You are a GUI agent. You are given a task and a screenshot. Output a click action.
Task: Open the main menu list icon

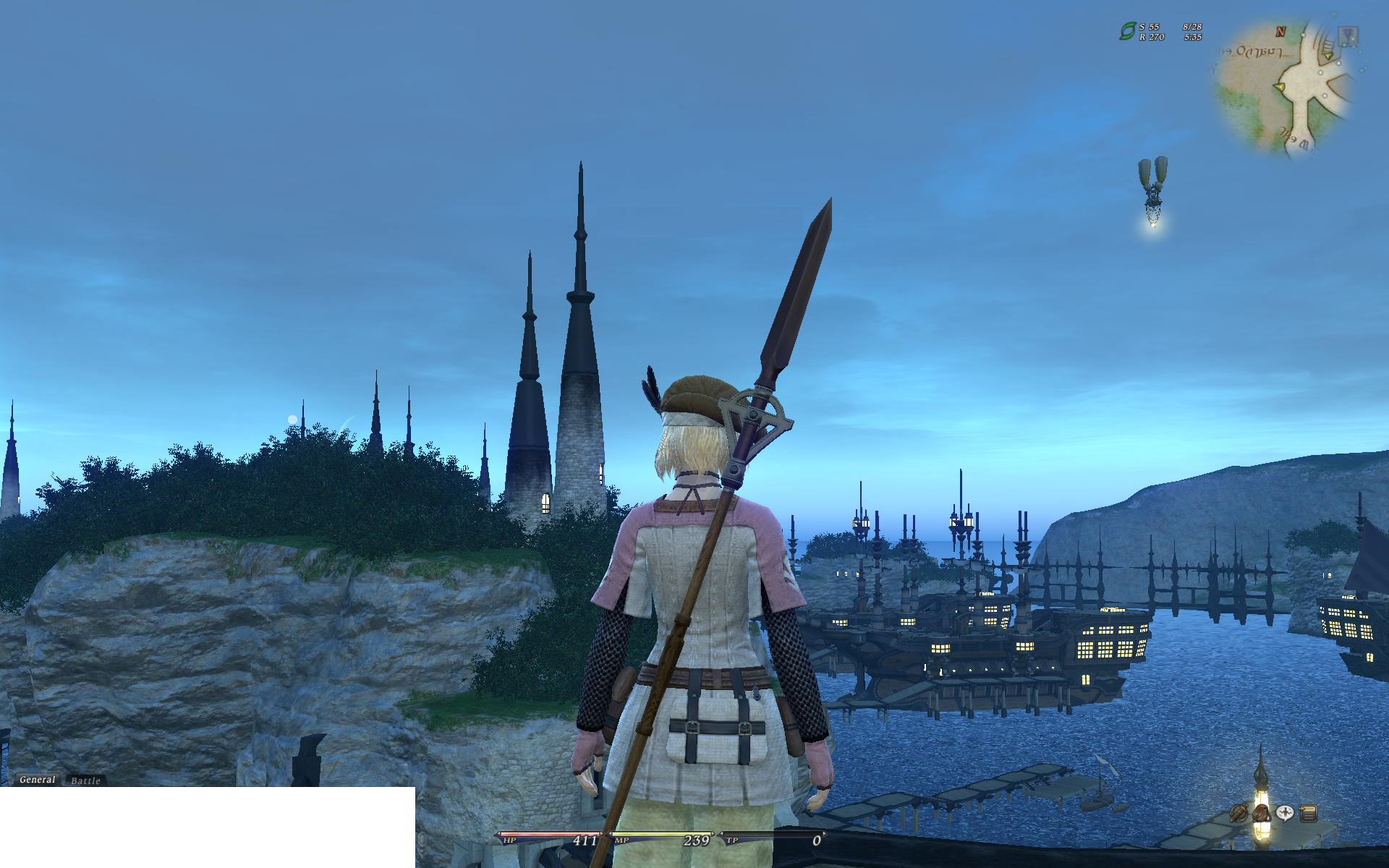pos(1308,813)
